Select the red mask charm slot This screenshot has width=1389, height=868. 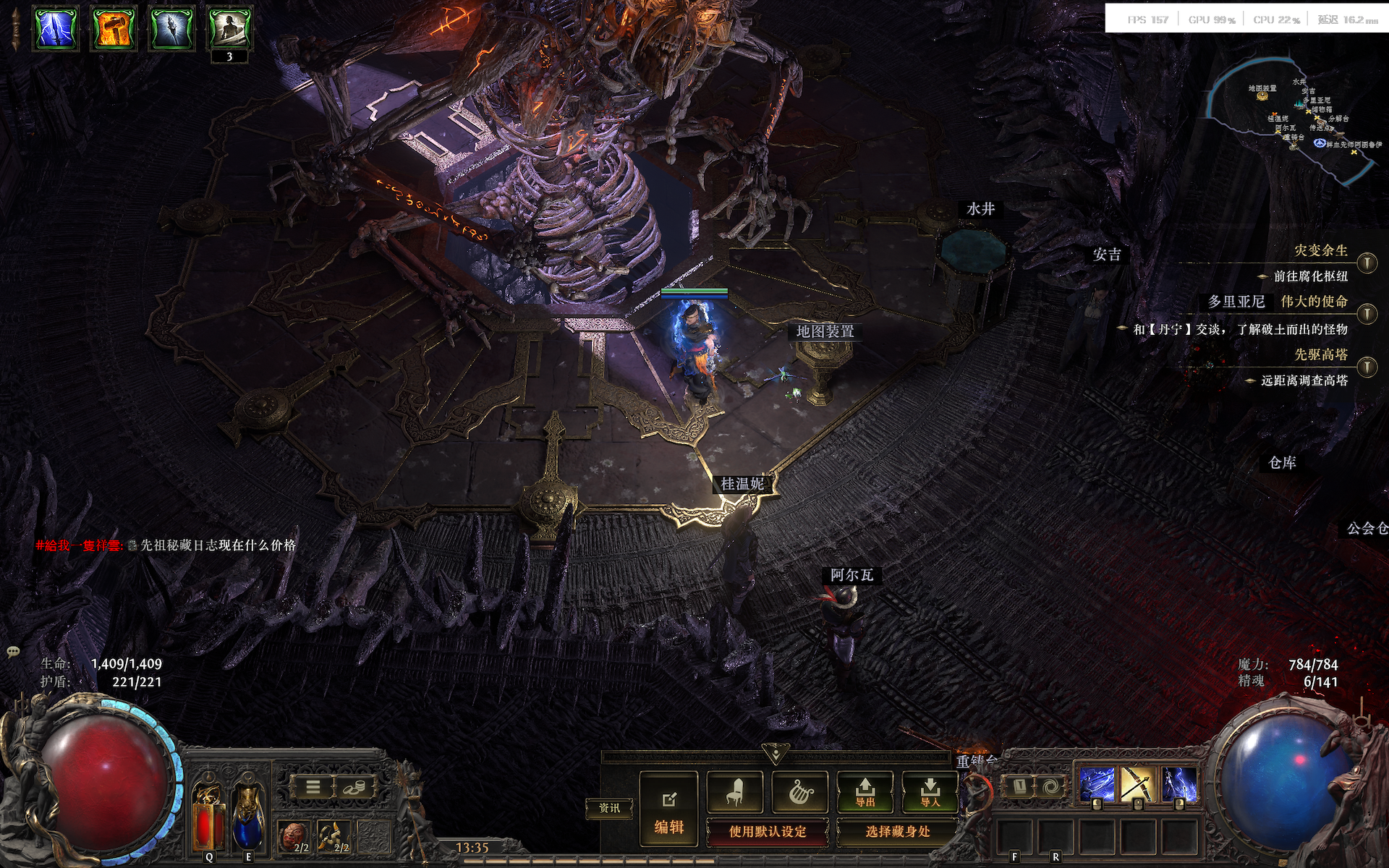coord(294,836)
